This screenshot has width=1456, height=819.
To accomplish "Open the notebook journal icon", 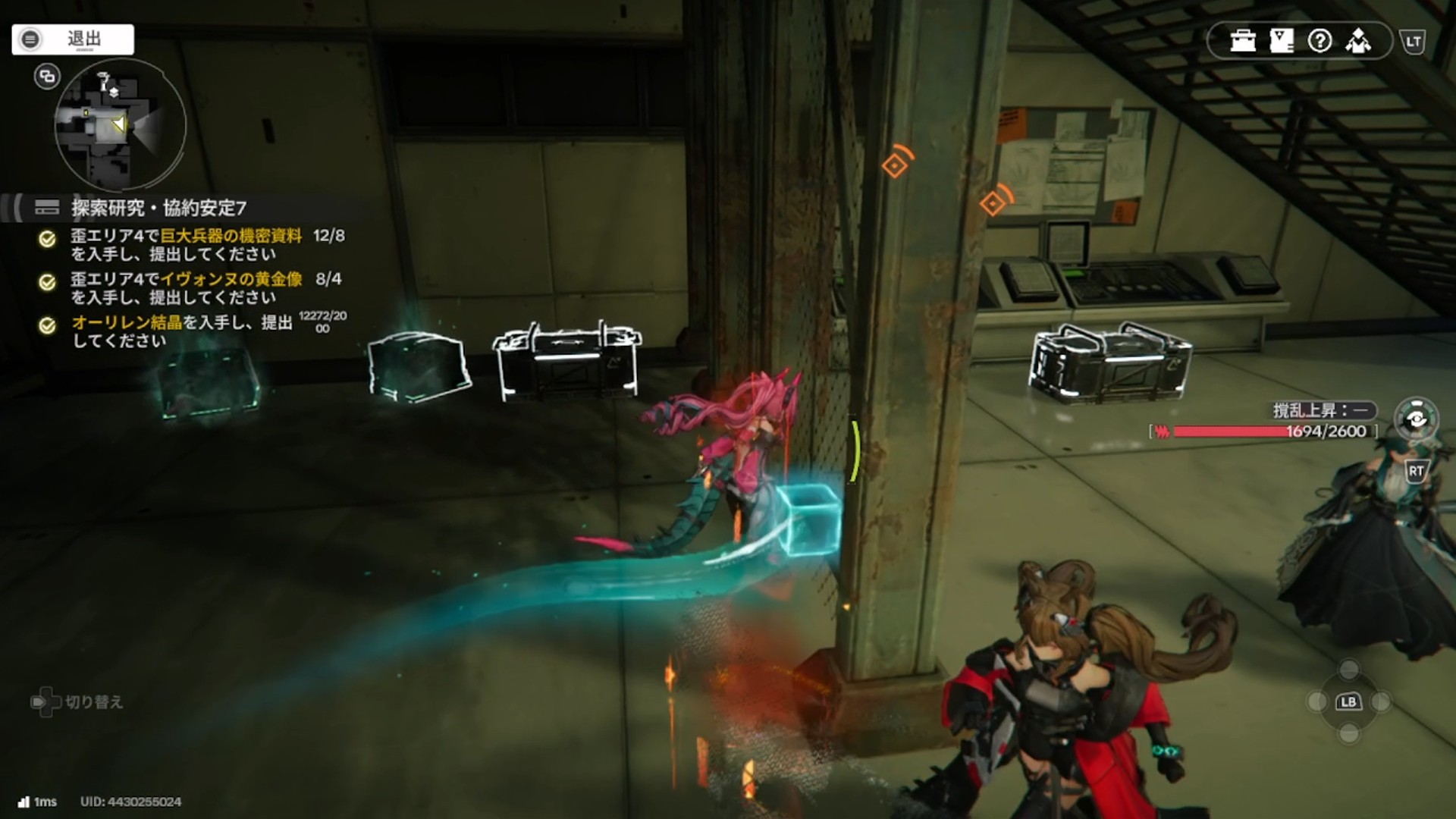I will (1282, 41).
